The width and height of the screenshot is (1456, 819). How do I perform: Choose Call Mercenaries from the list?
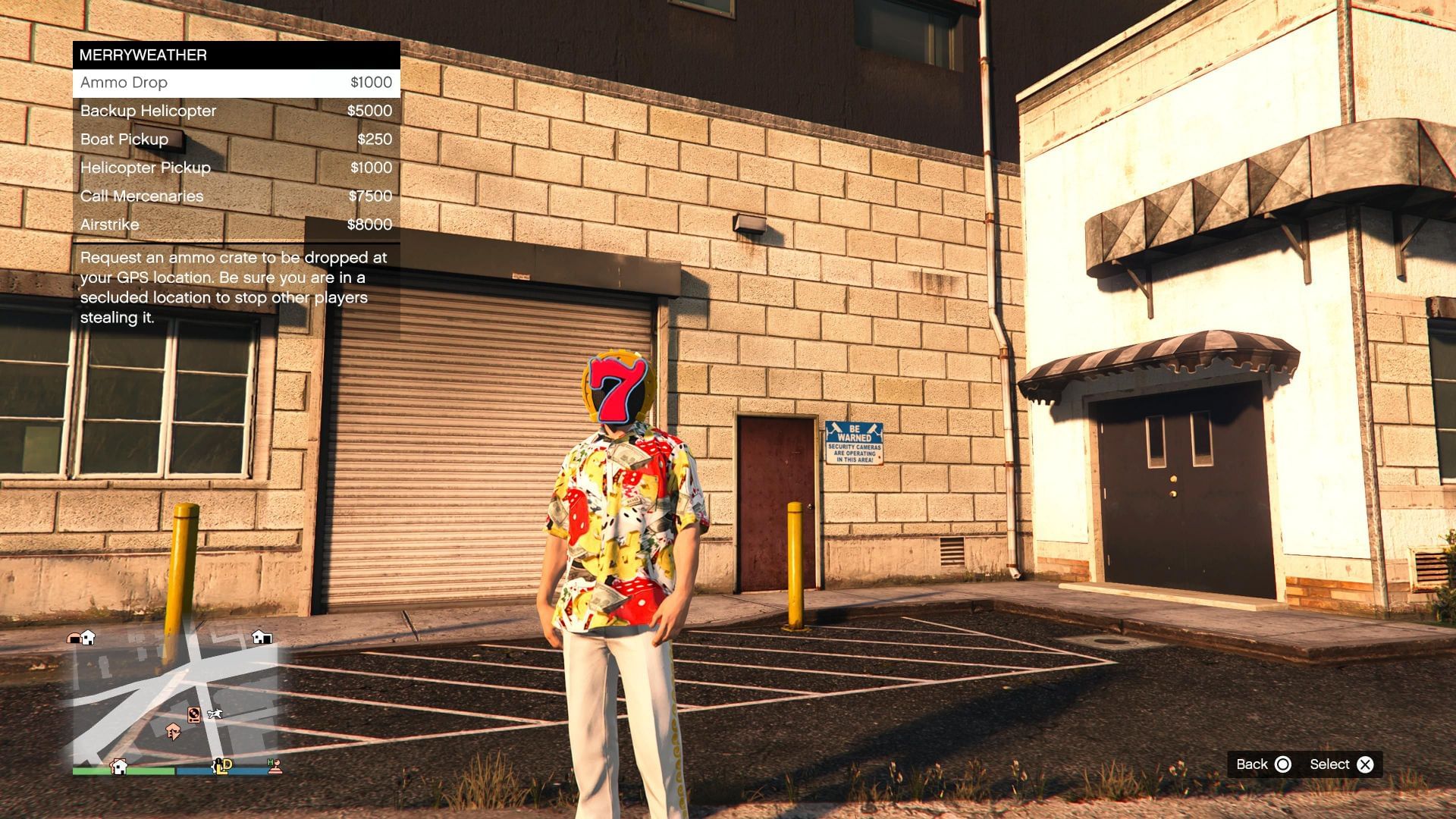pos(236,196)
